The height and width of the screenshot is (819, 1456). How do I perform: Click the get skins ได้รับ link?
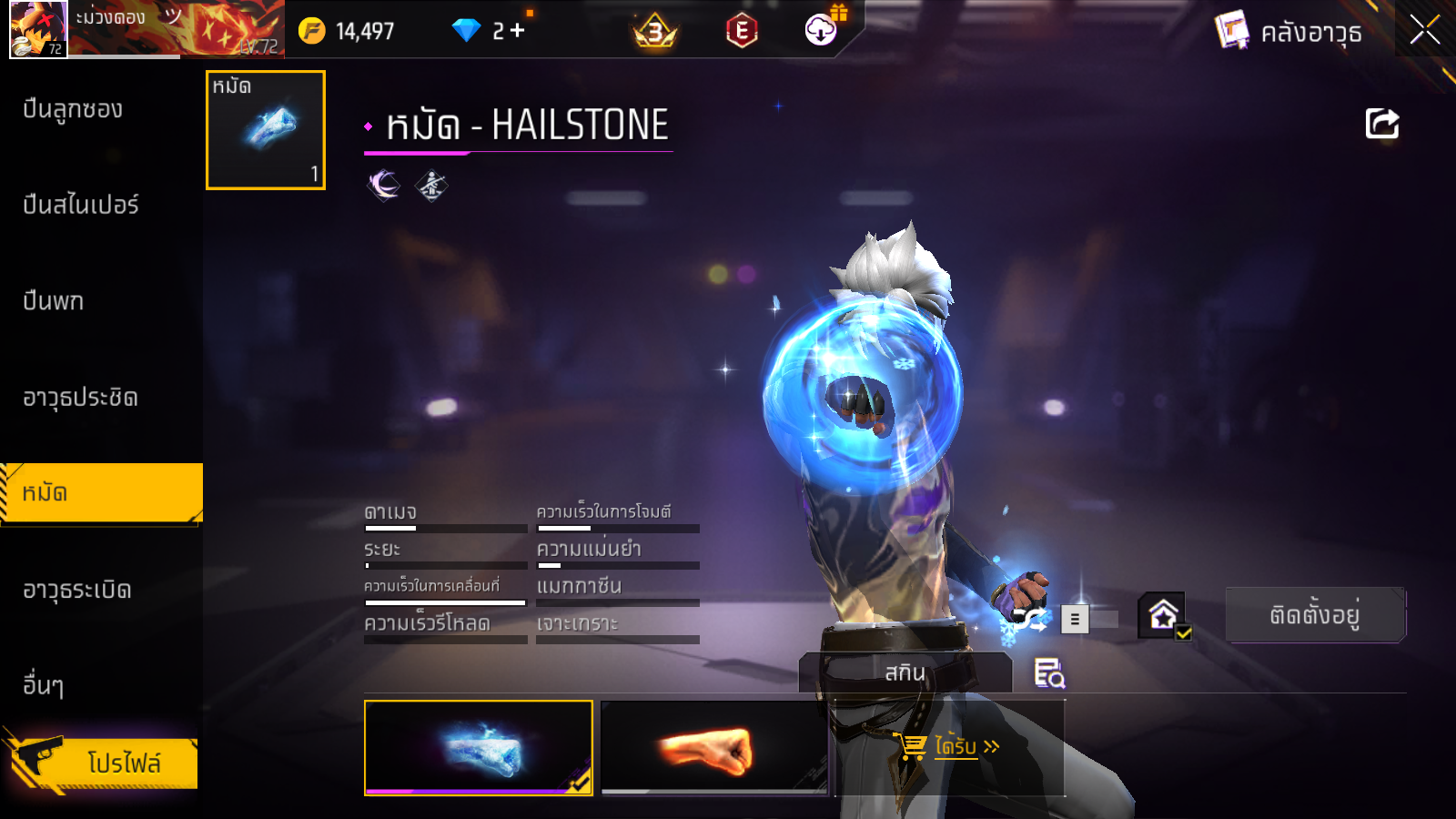point(954,747)
